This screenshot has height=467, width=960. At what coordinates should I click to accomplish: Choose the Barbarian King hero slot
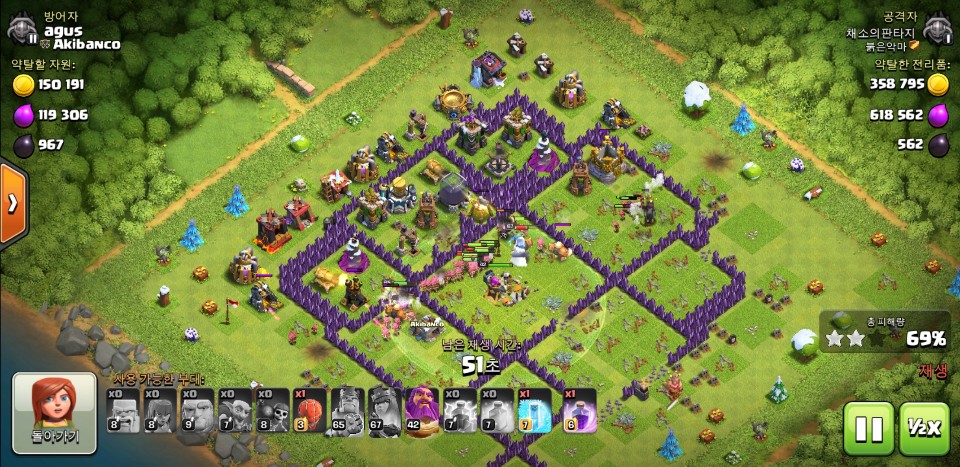coord(347,410)
